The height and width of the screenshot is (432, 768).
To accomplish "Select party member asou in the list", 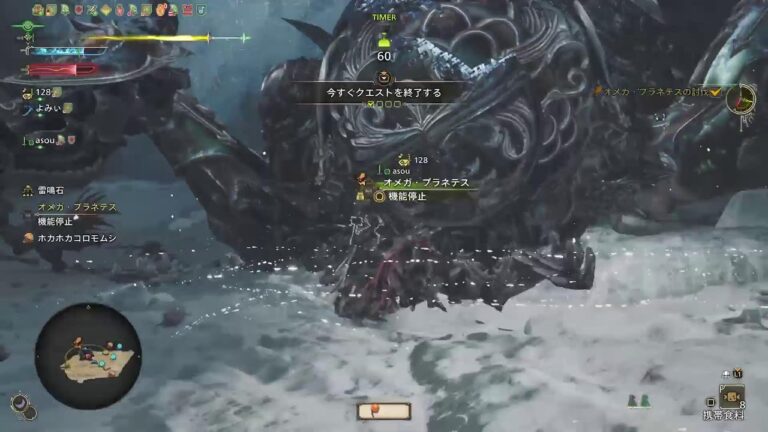I will (x=44, y=141).
